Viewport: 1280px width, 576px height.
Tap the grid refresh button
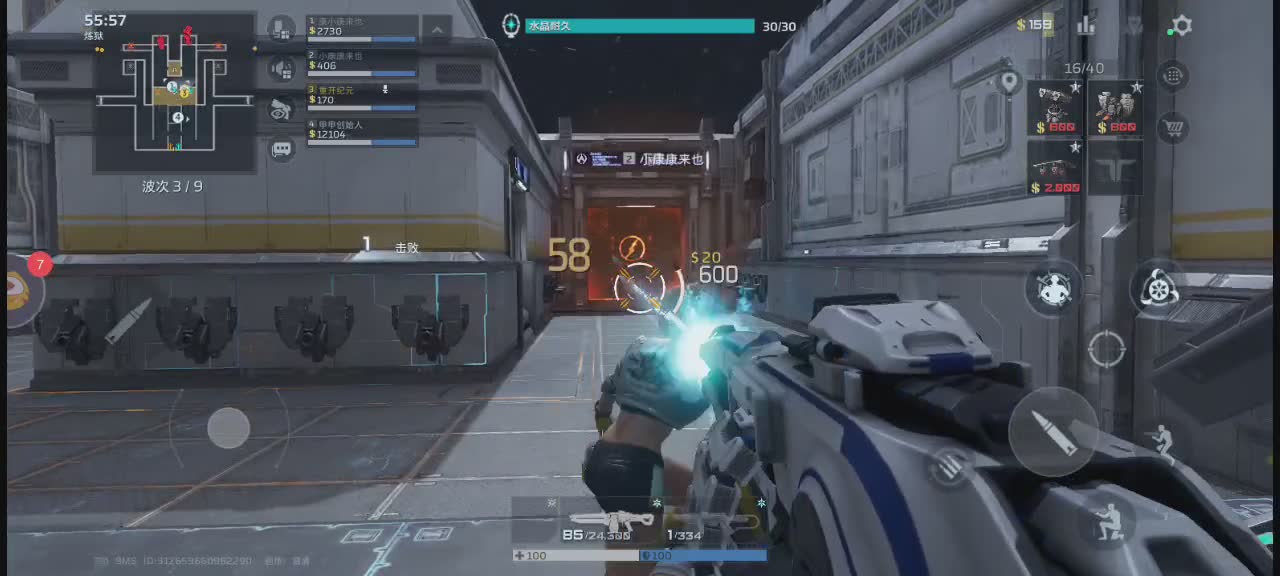(1172, 75)
